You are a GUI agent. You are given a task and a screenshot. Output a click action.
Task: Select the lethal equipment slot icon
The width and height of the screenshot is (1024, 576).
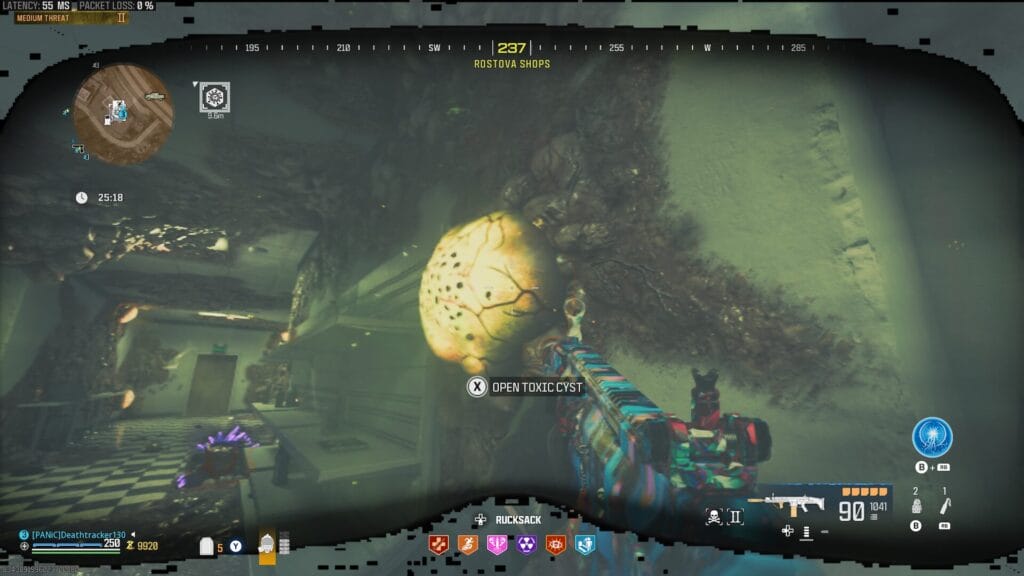(944, 507)
